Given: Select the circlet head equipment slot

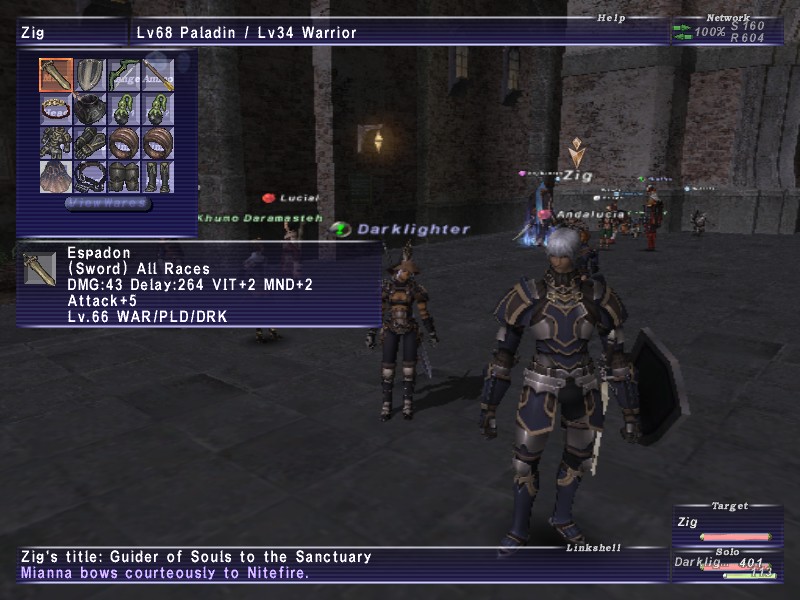Looking at the screenshot, I should pos(55,110).
